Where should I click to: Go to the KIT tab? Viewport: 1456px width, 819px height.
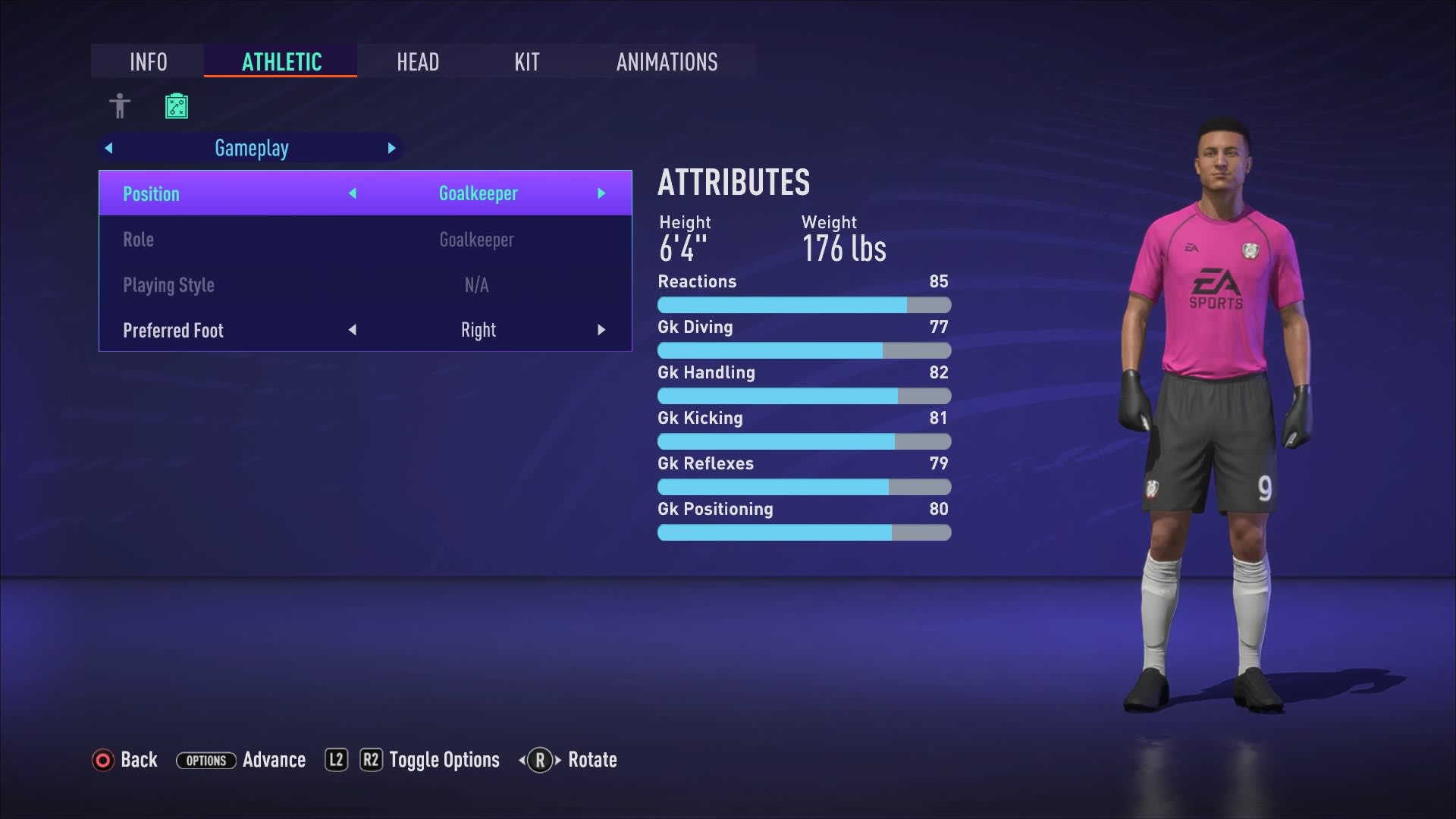526,61
